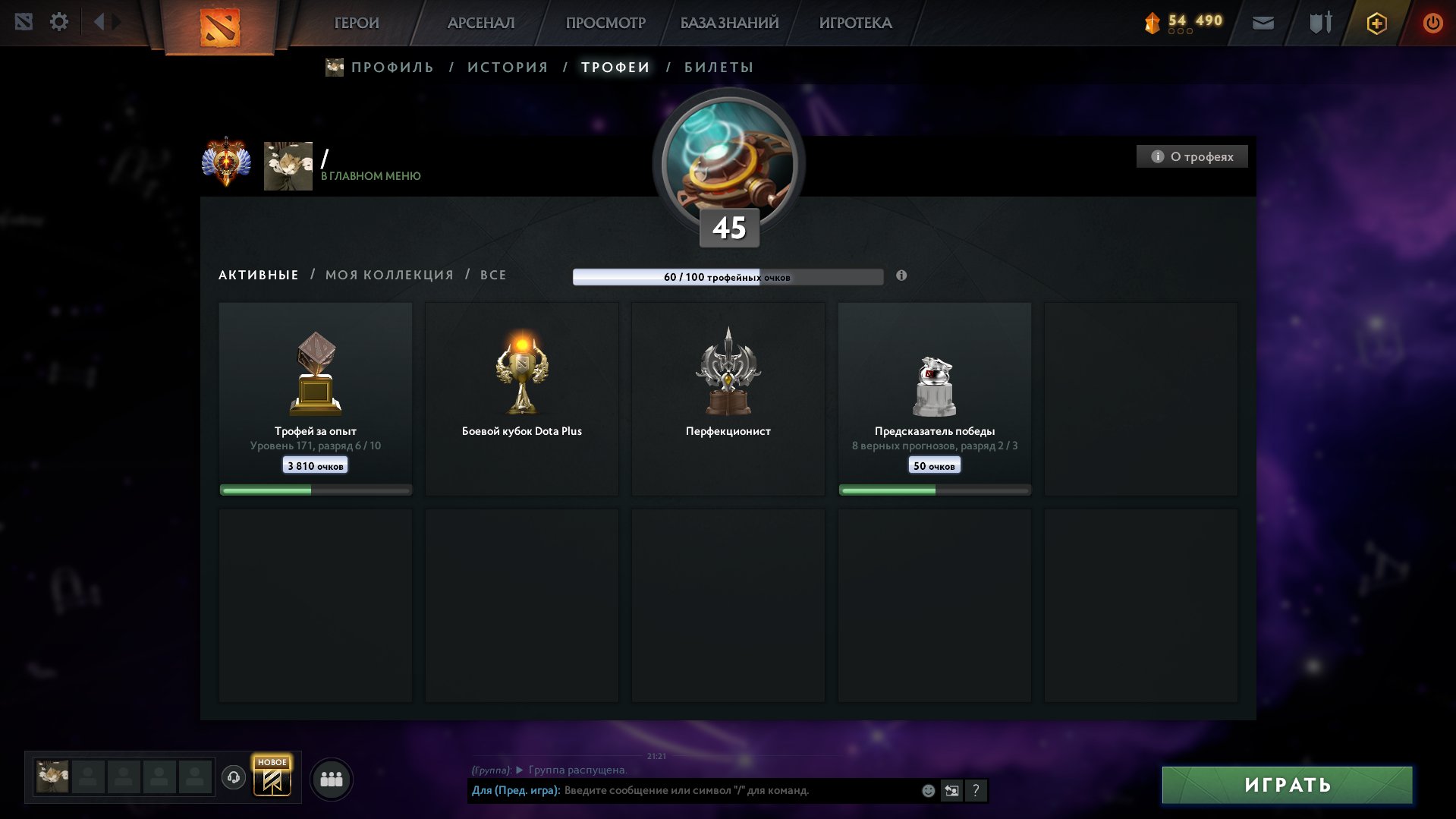Quit the game with the power icon
Viewport: 1456px width, 819px height.
1432,23
